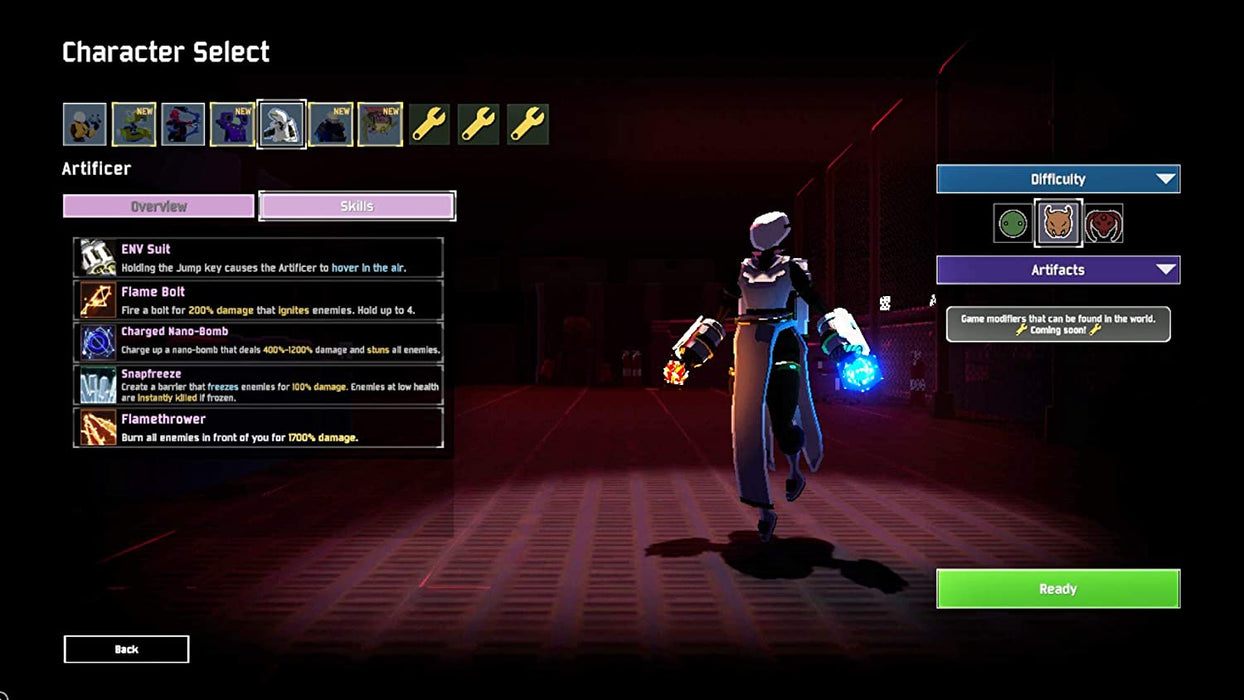This screenshot has width=1244, height=700.
Task: Choose the green Drizzle difficulty icon
Action: coord(1011,223)
